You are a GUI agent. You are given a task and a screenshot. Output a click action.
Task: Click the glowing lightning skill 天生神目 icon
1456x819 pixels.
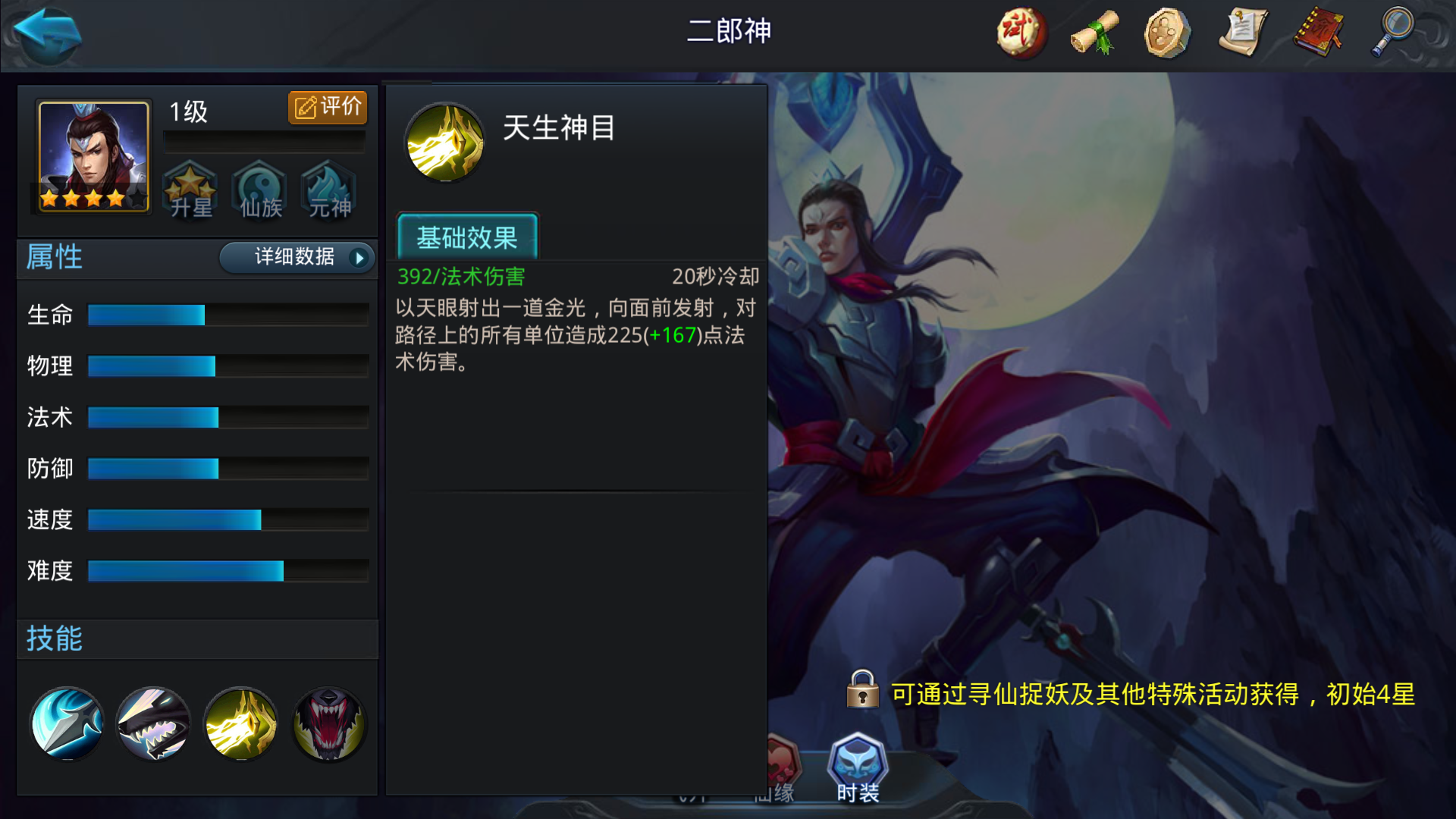(x=240, y=723)
